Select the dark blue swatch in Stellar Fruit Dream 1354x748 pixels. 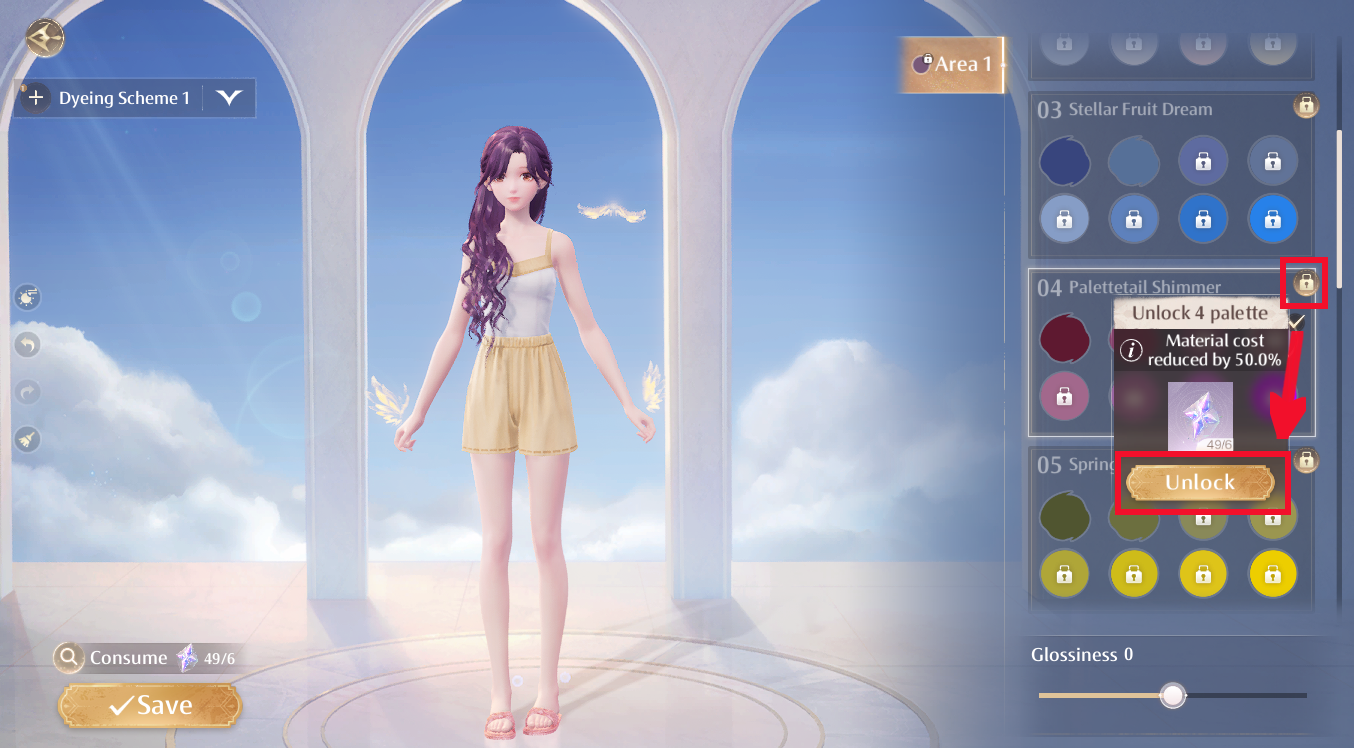1064,161
